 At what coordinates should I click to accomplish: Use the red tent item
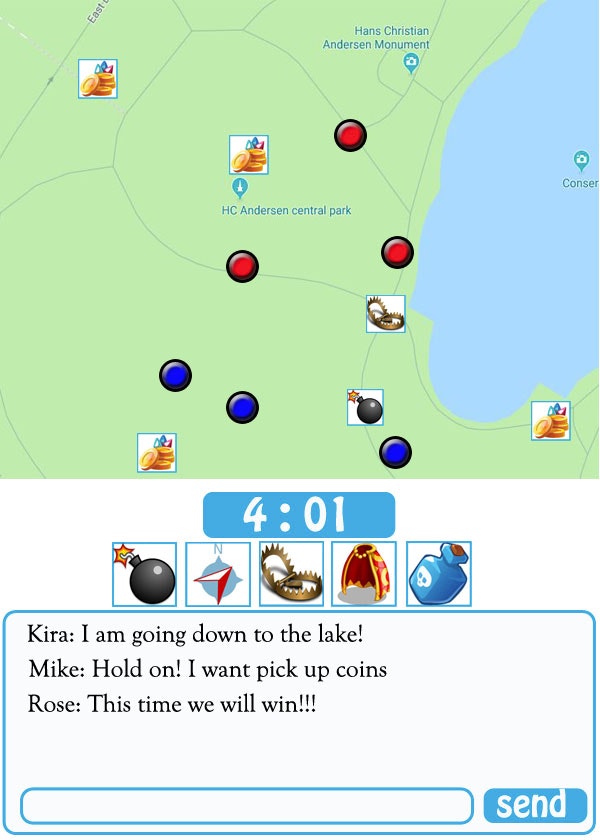click(364, 574)
